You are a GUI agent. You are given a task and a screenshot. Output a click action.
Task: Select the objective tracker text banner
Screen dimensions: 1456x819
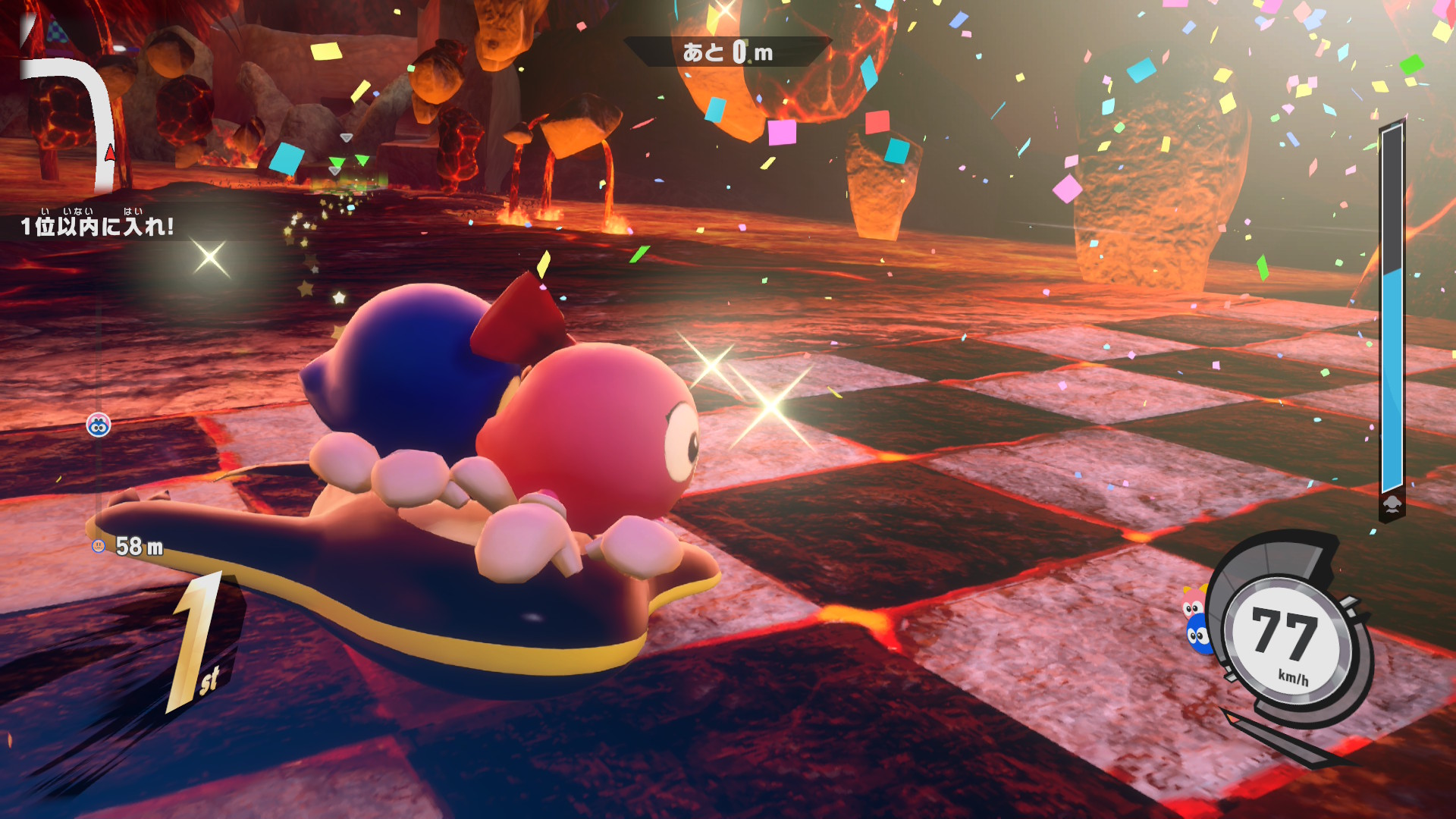coord(97,225)
